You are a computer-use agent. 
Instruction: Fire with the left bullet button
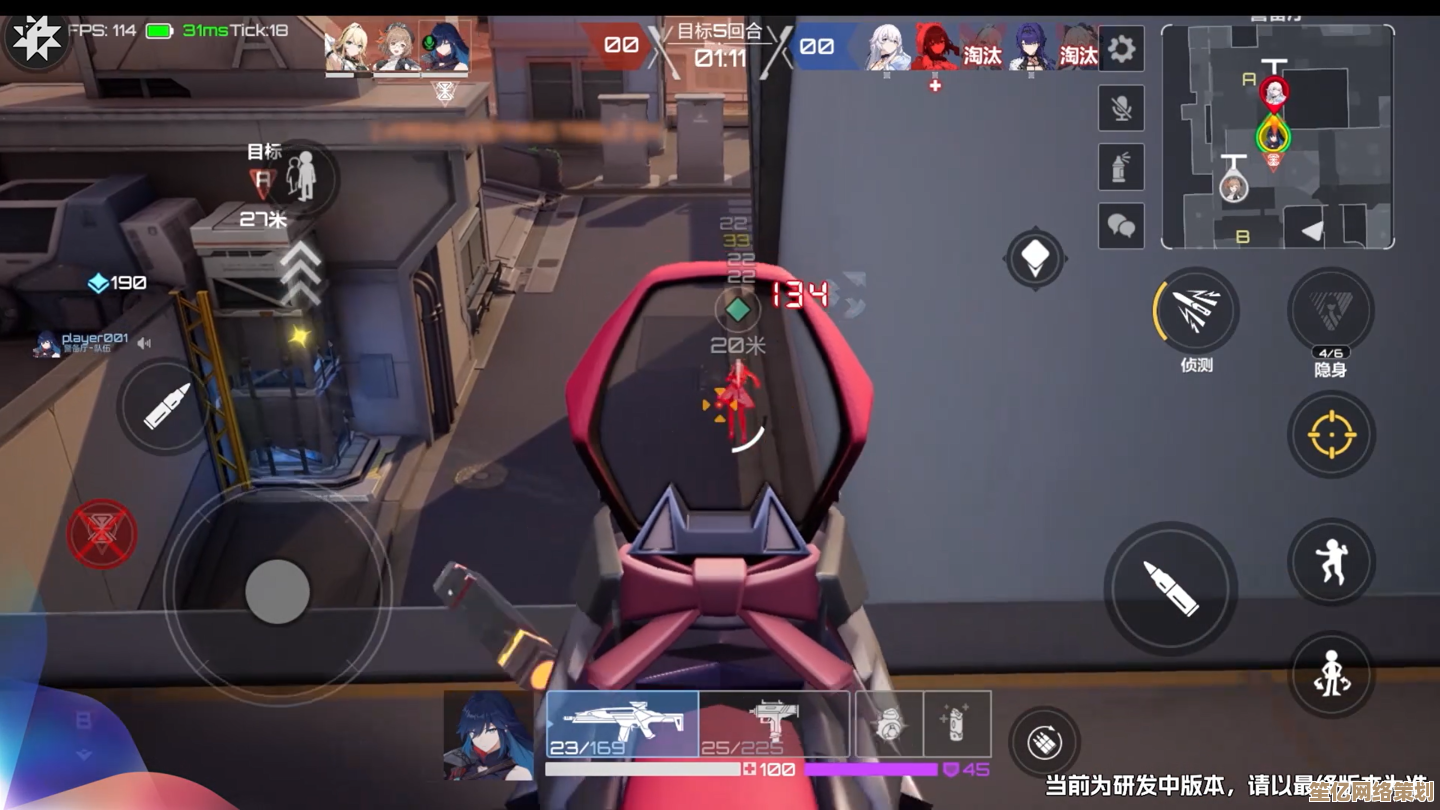pyautogui.click(x=167, y=406)
